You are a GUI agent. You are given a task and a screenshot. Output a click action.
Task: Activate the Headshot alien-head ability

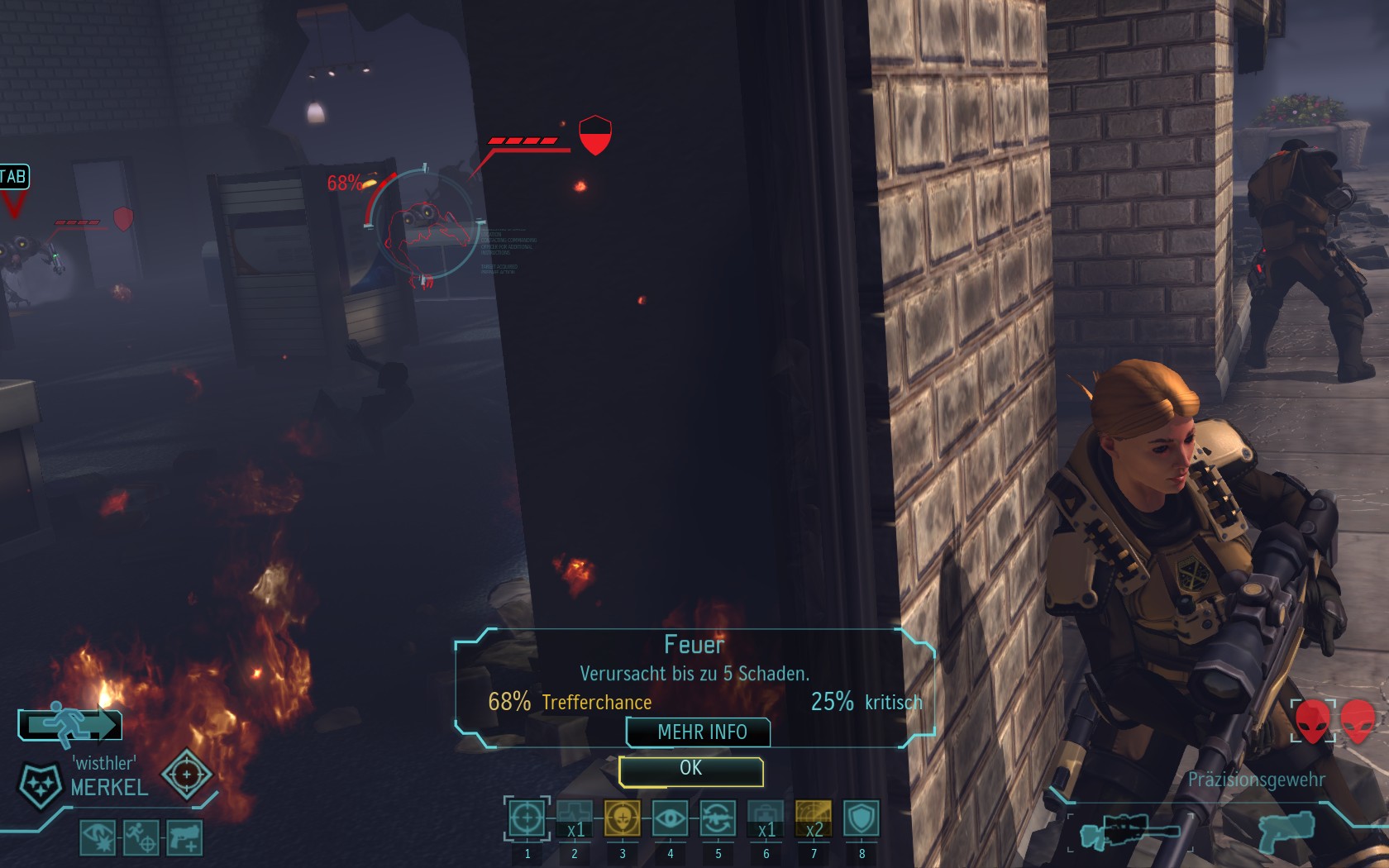[623, 819]
